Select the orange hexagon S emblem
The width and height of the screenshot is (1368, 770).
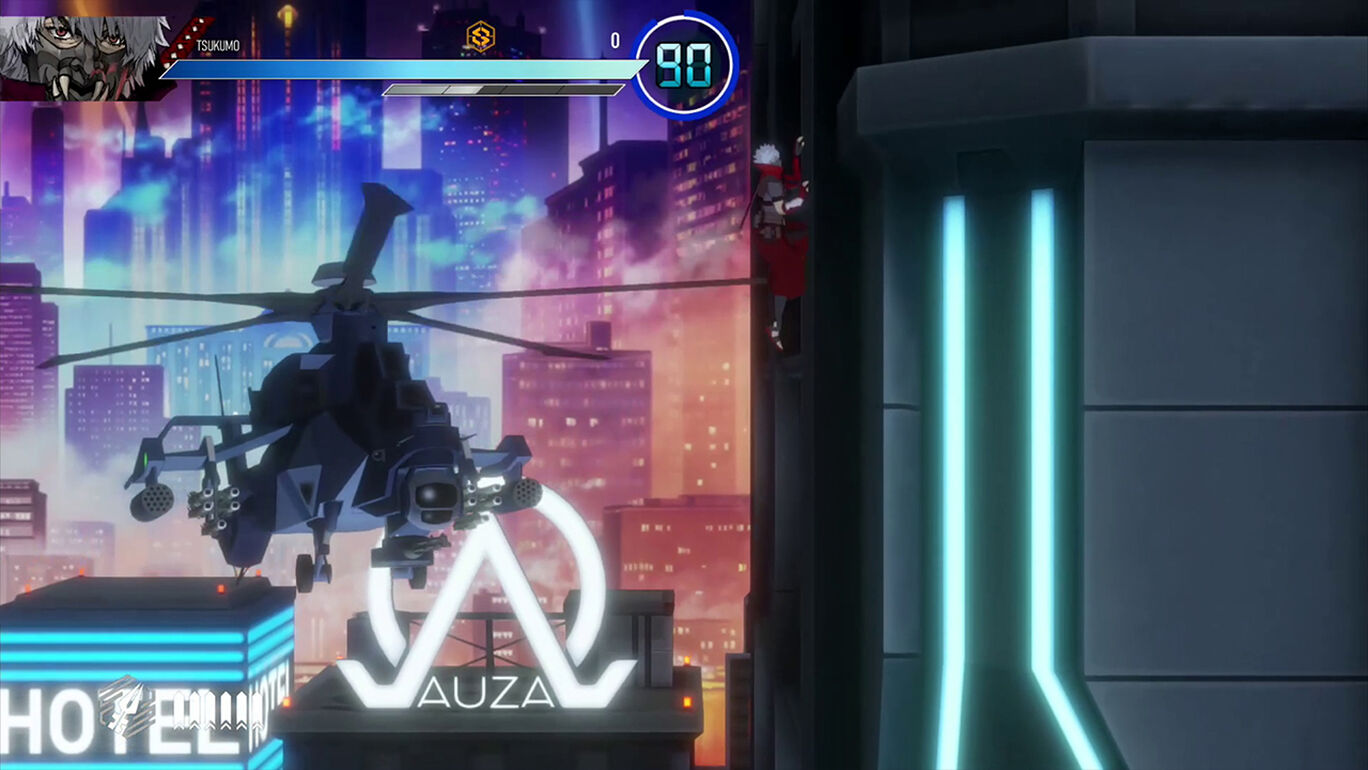pos(480,38)
